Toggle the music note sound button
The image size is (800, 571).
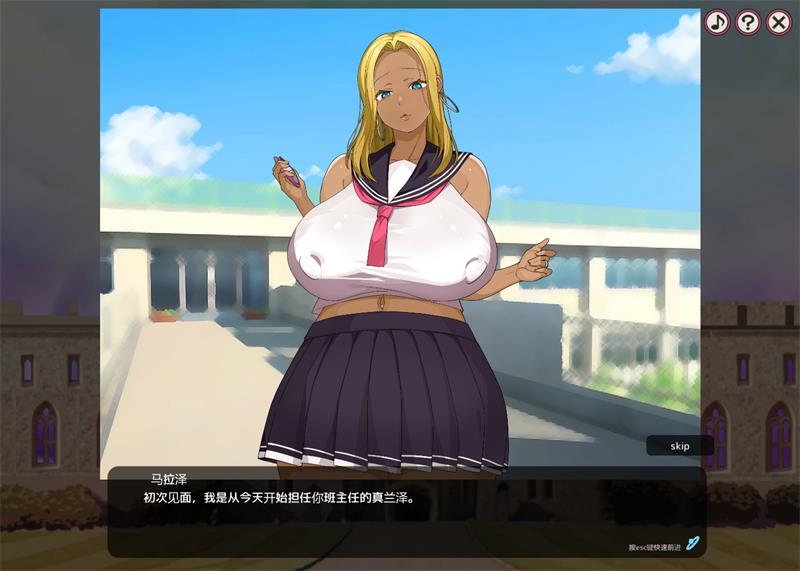click(x=717, y=22)
